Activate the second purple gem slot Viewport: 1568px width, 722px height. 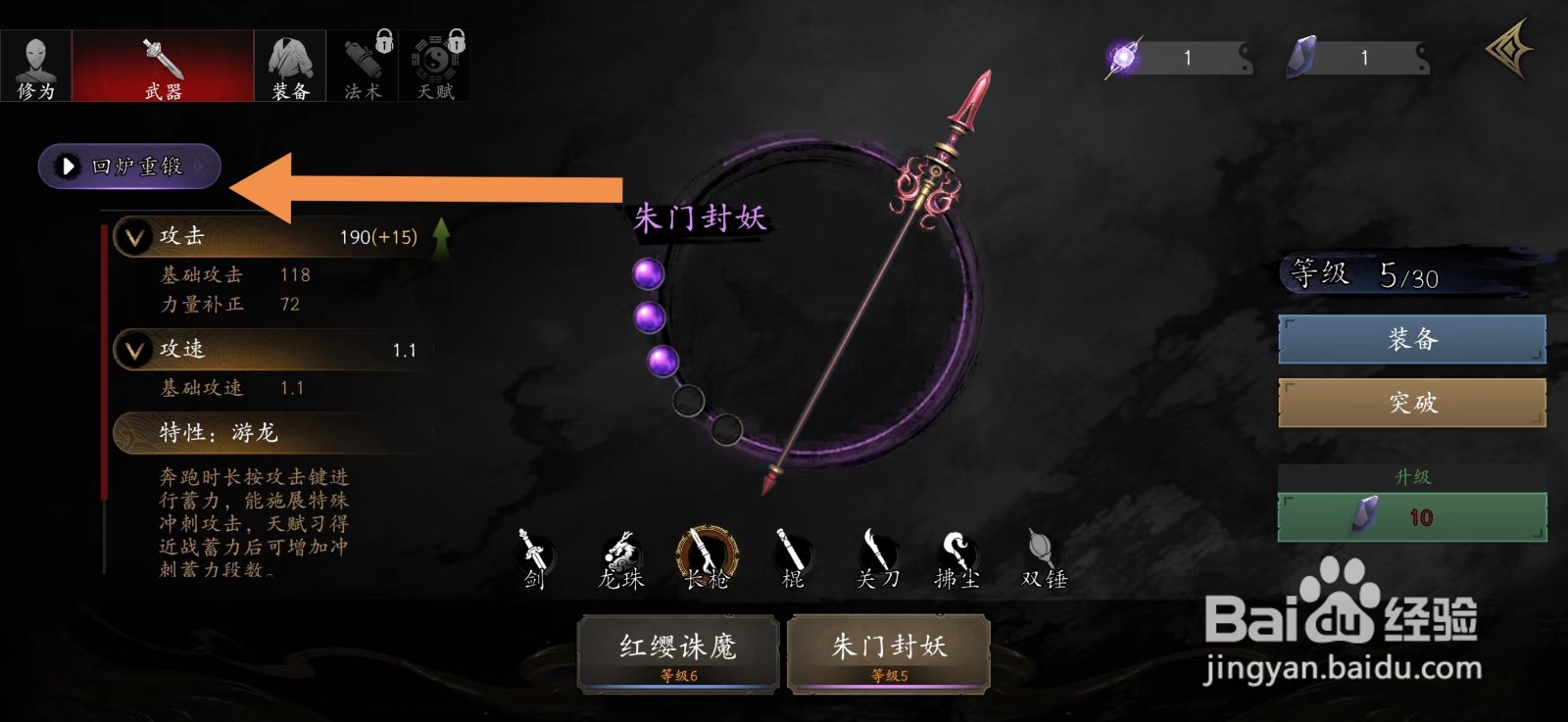(654, 318)
